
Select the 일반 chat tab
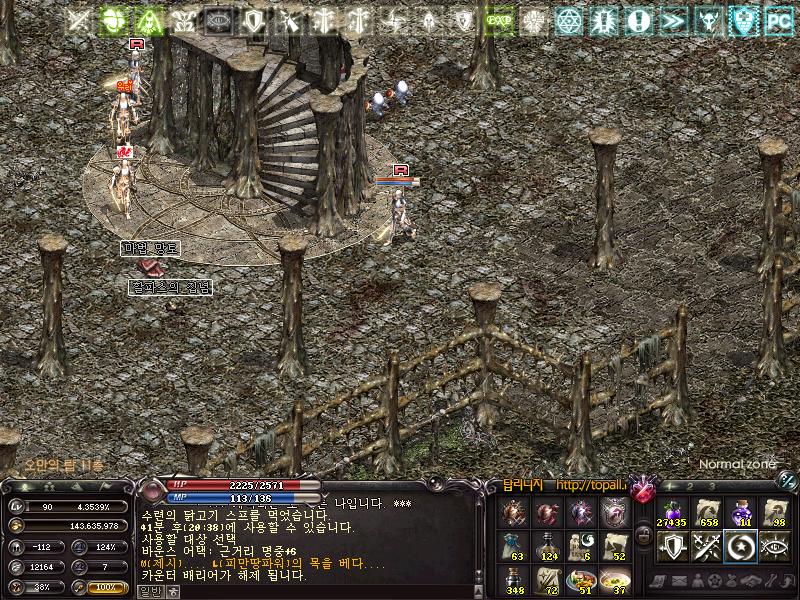(x=148, y=591)
